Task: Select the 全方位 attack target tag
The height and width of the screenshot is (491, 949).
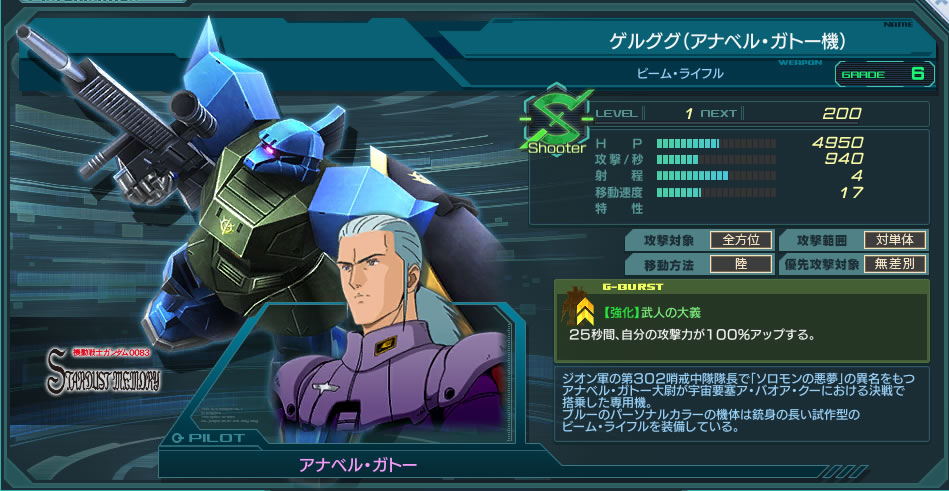Action: coord(741,240)
